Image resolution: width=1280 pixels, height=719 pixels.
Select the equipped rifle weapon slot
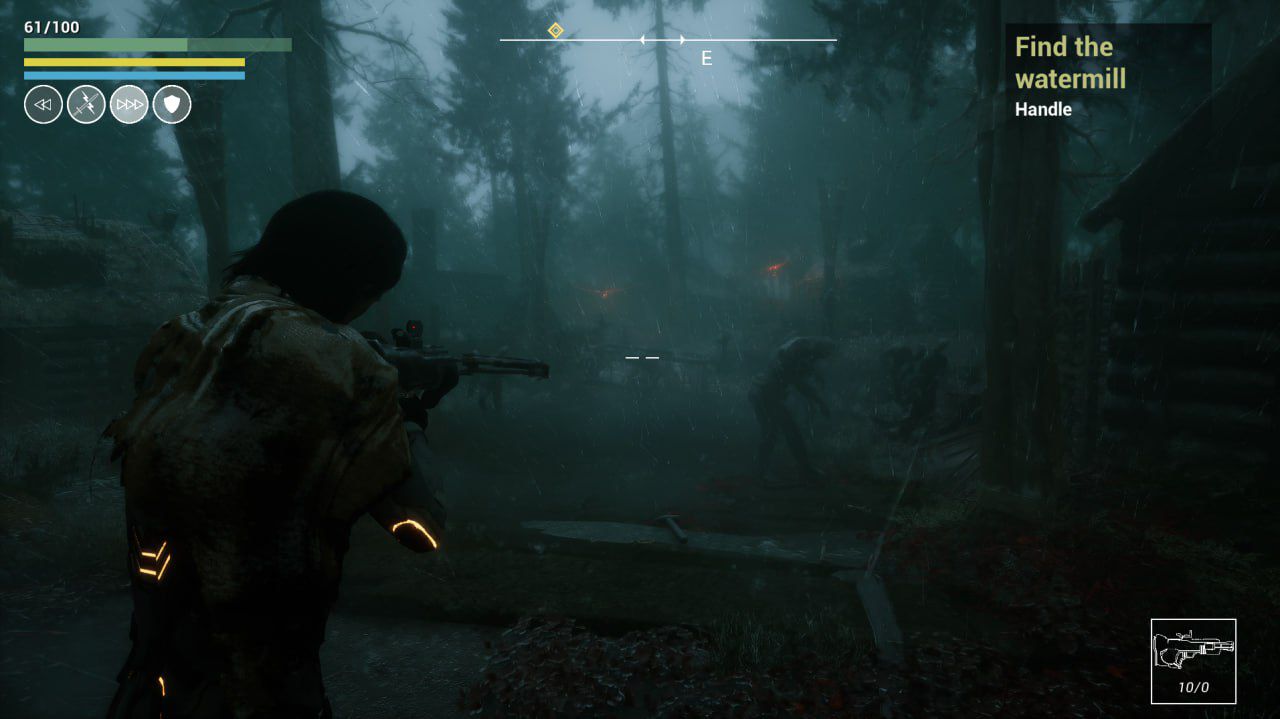tap(1193, 661)
